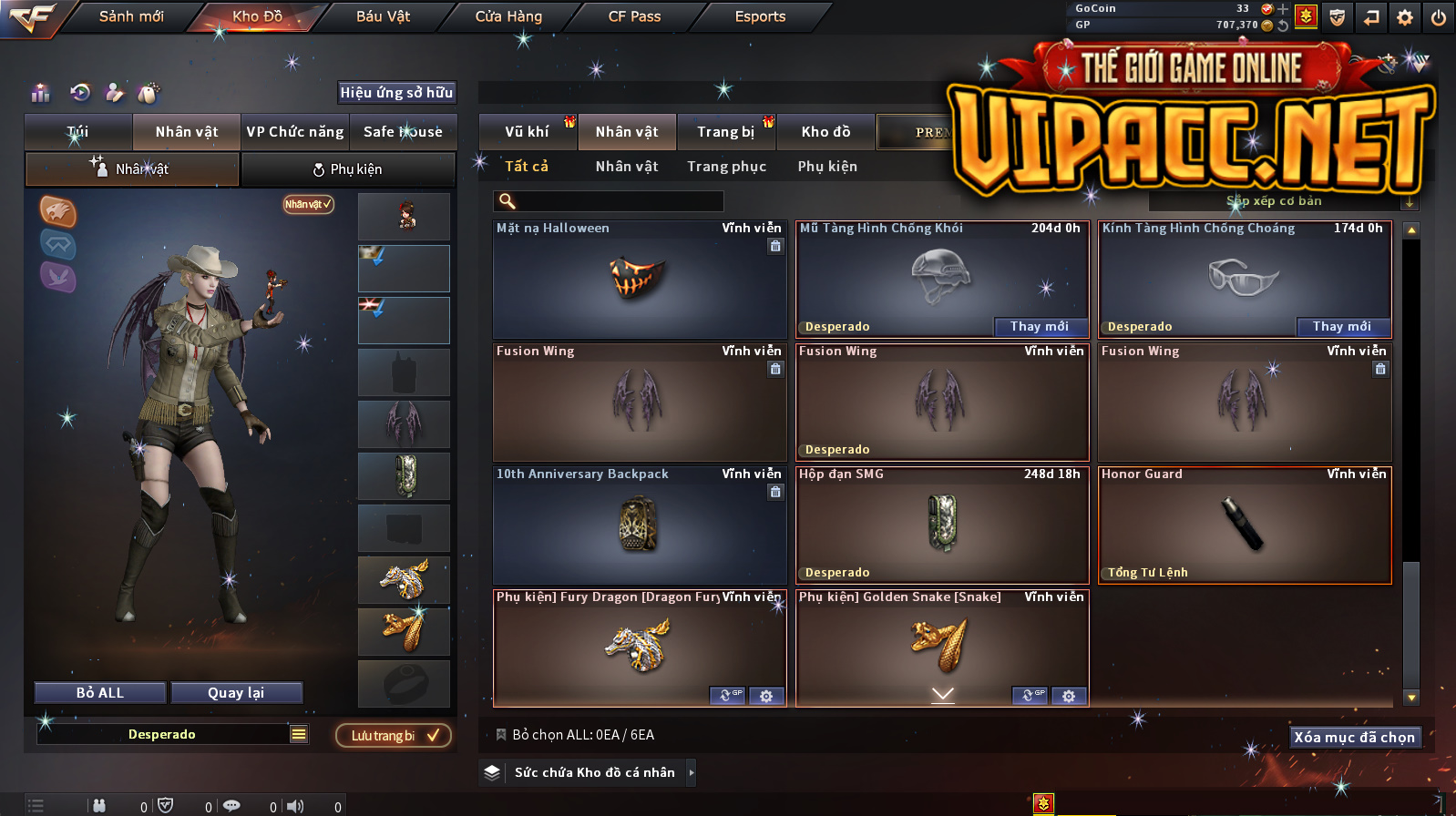This screenshot has width=1456, height=816.
Task: Filter items by Phụ kiện subcategory
Action: (827, 167)
